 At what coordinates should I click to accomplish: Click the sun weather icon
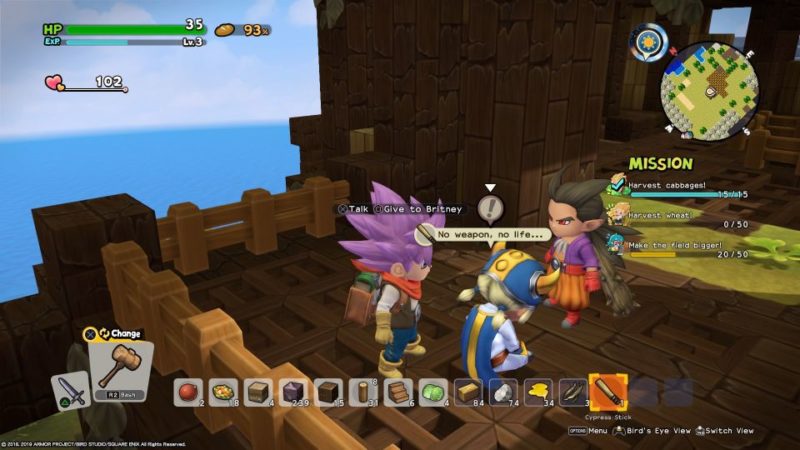click(x=649, y=43)
